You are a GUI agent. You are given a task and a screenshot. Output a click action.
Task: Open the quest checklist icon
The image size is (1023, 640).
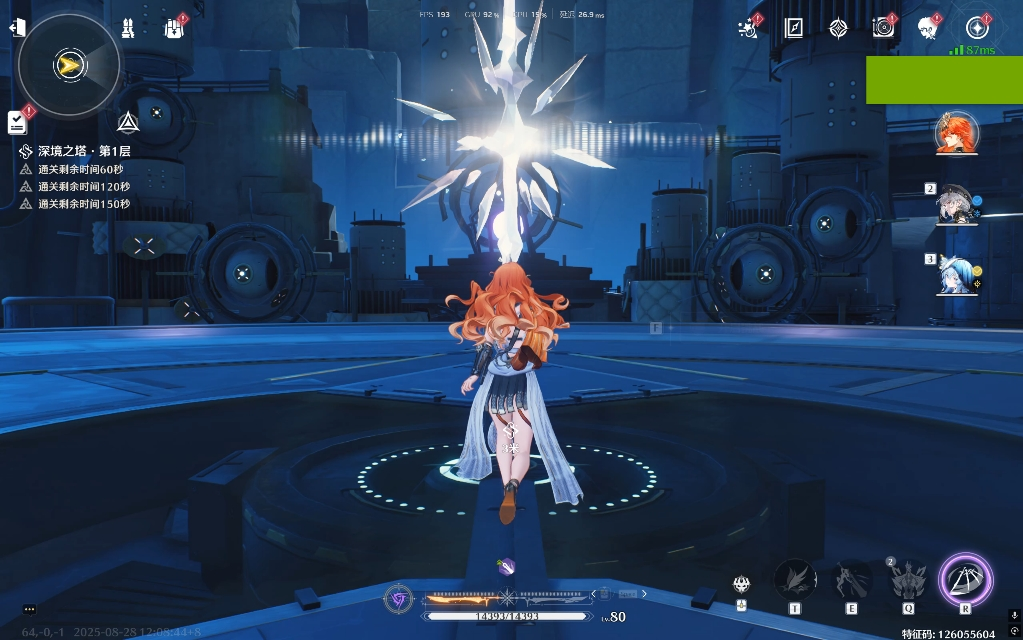pos(17,122)
